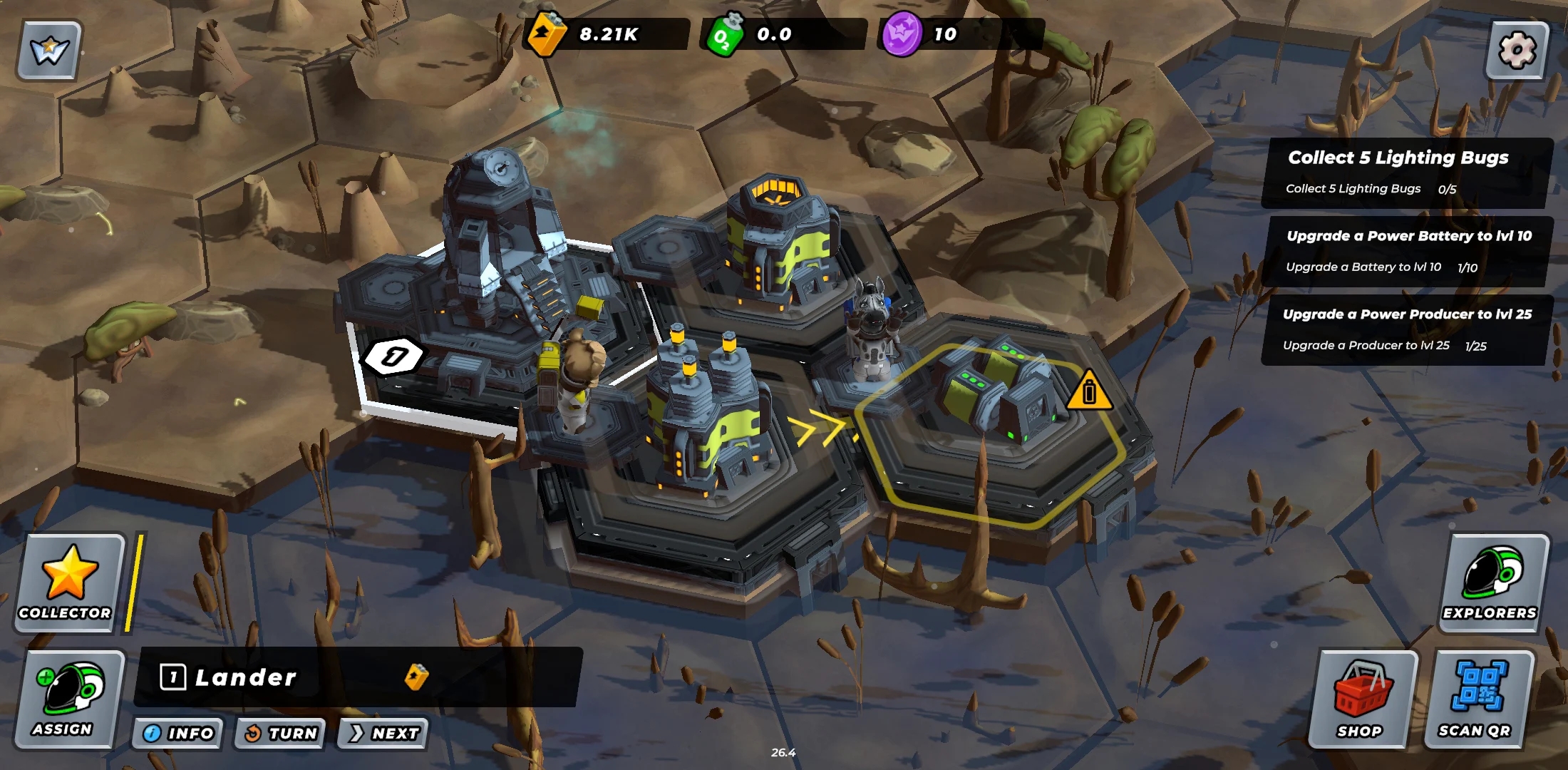1568x770 pixels.
Task: Rotate the building using the Turn button
Action: [280, 733]
